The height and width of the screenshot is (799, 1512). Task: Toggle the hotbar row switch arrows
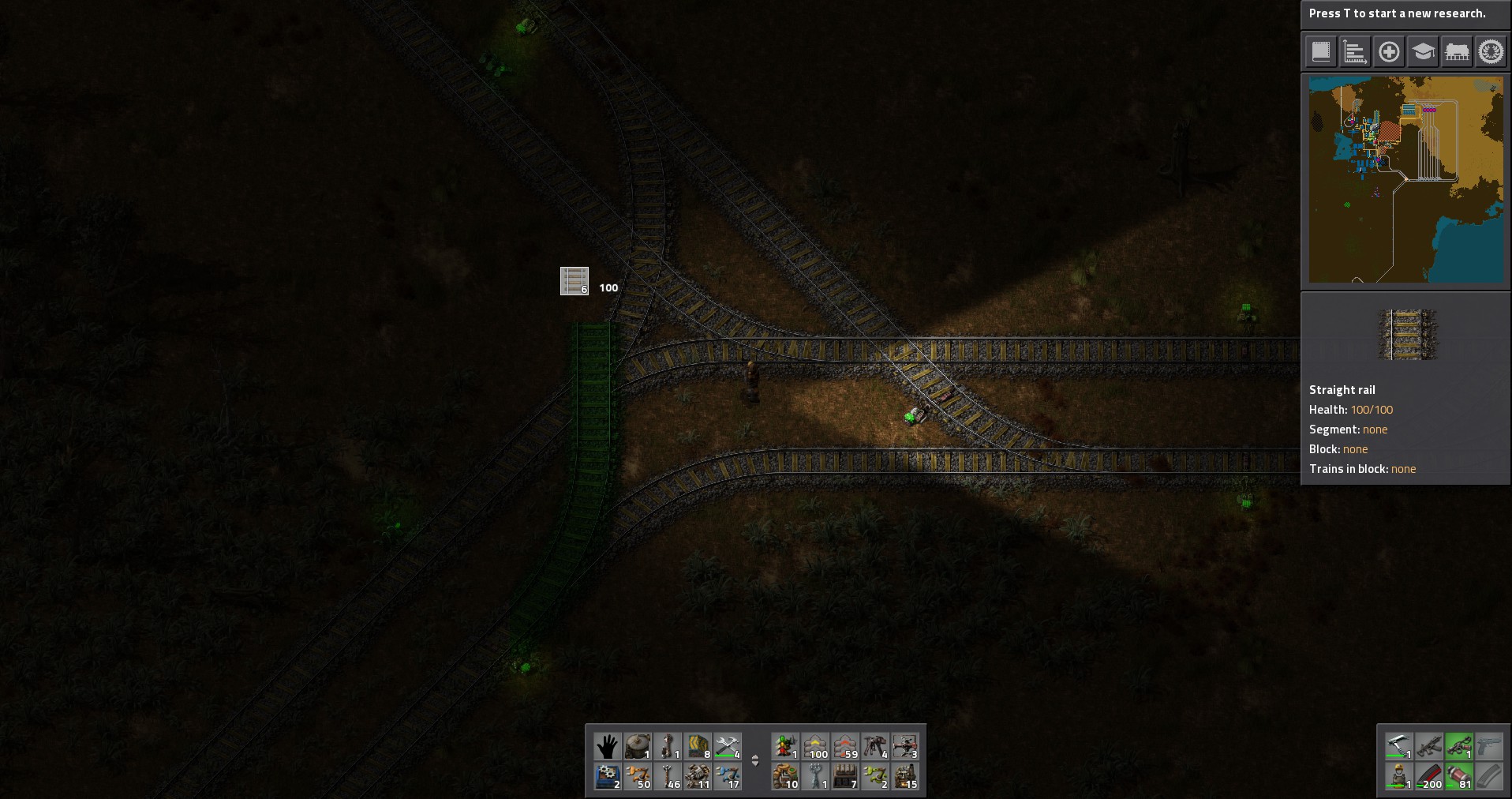755,761
